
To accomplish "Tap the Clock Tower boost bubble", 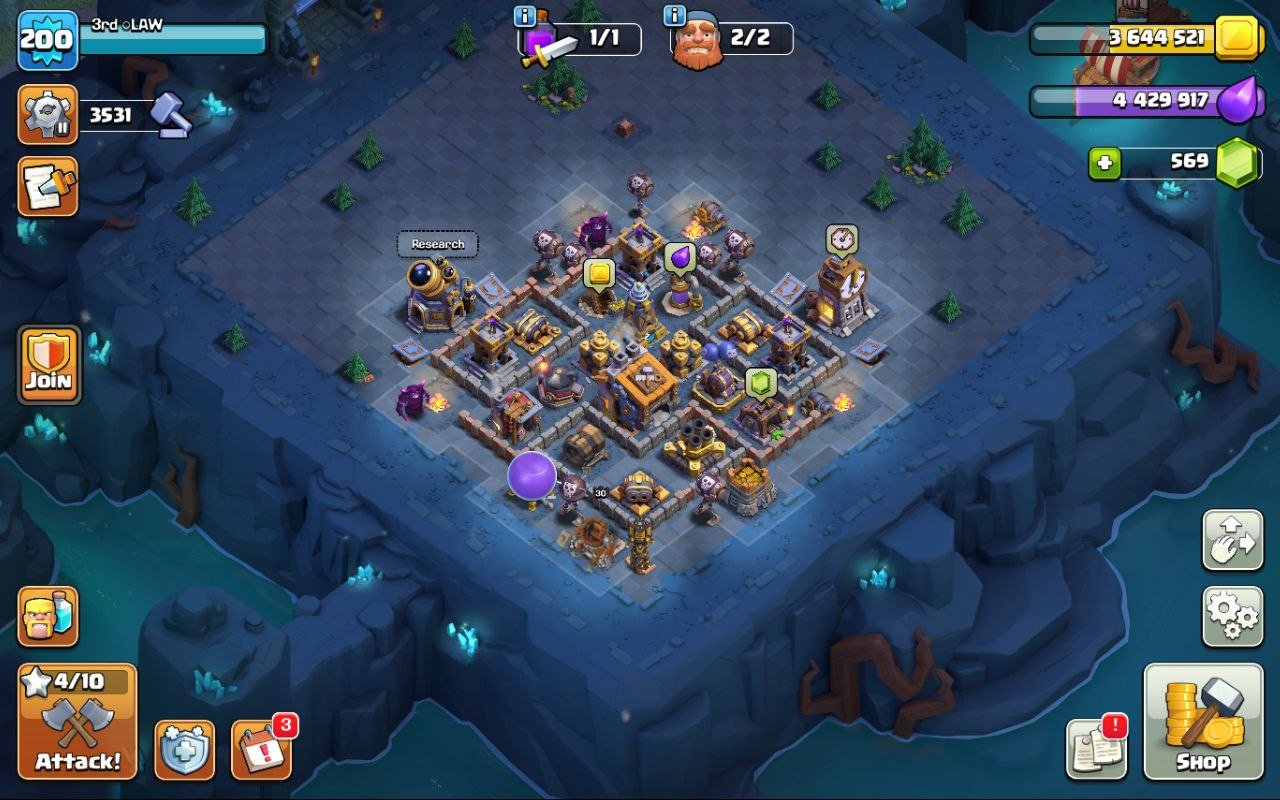I will (840, 238).
